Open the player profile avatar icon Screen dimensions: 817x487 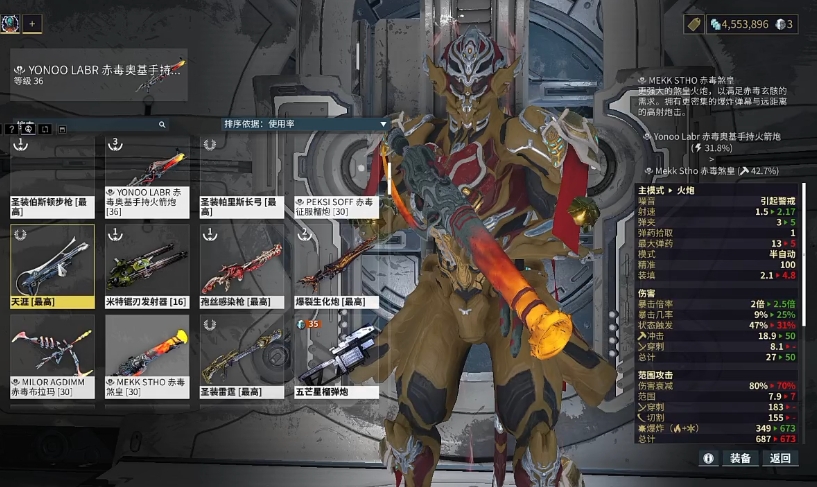(11, 22)
